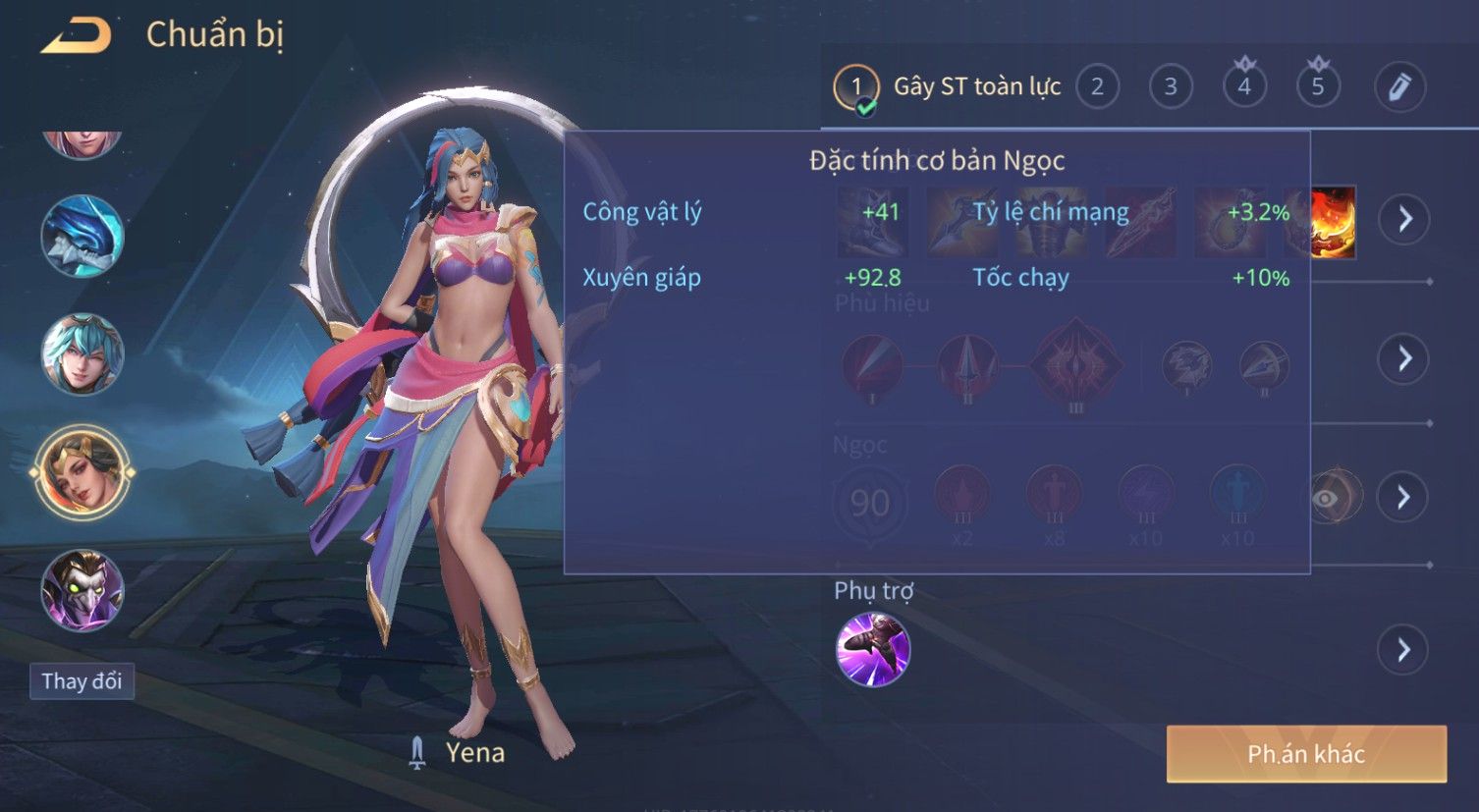
Task: Open the Phù hiệu section arrow
Action: coord(1404,358)
